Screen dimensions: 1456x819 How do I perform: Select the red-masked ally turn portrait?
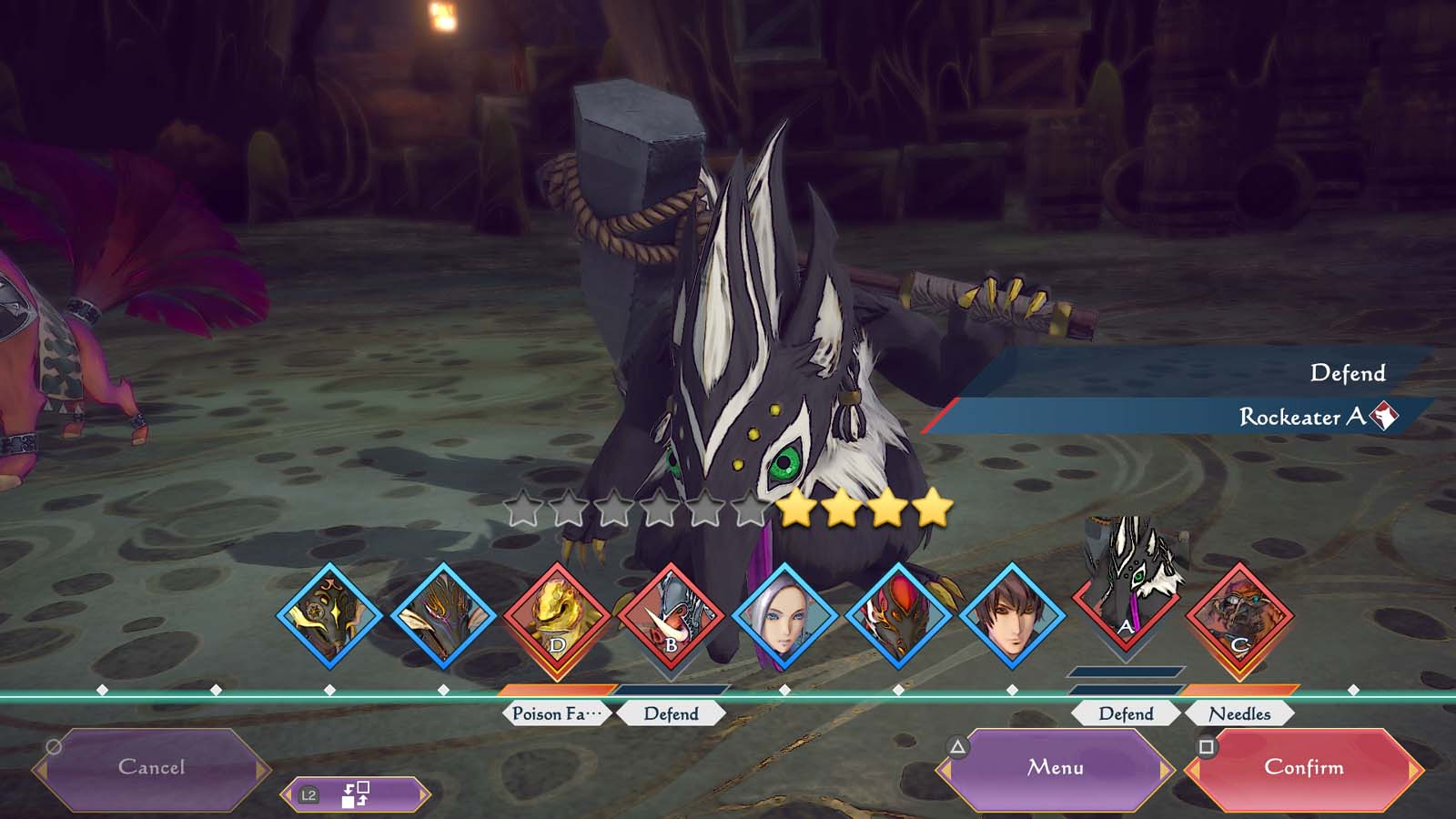(898, 619)
